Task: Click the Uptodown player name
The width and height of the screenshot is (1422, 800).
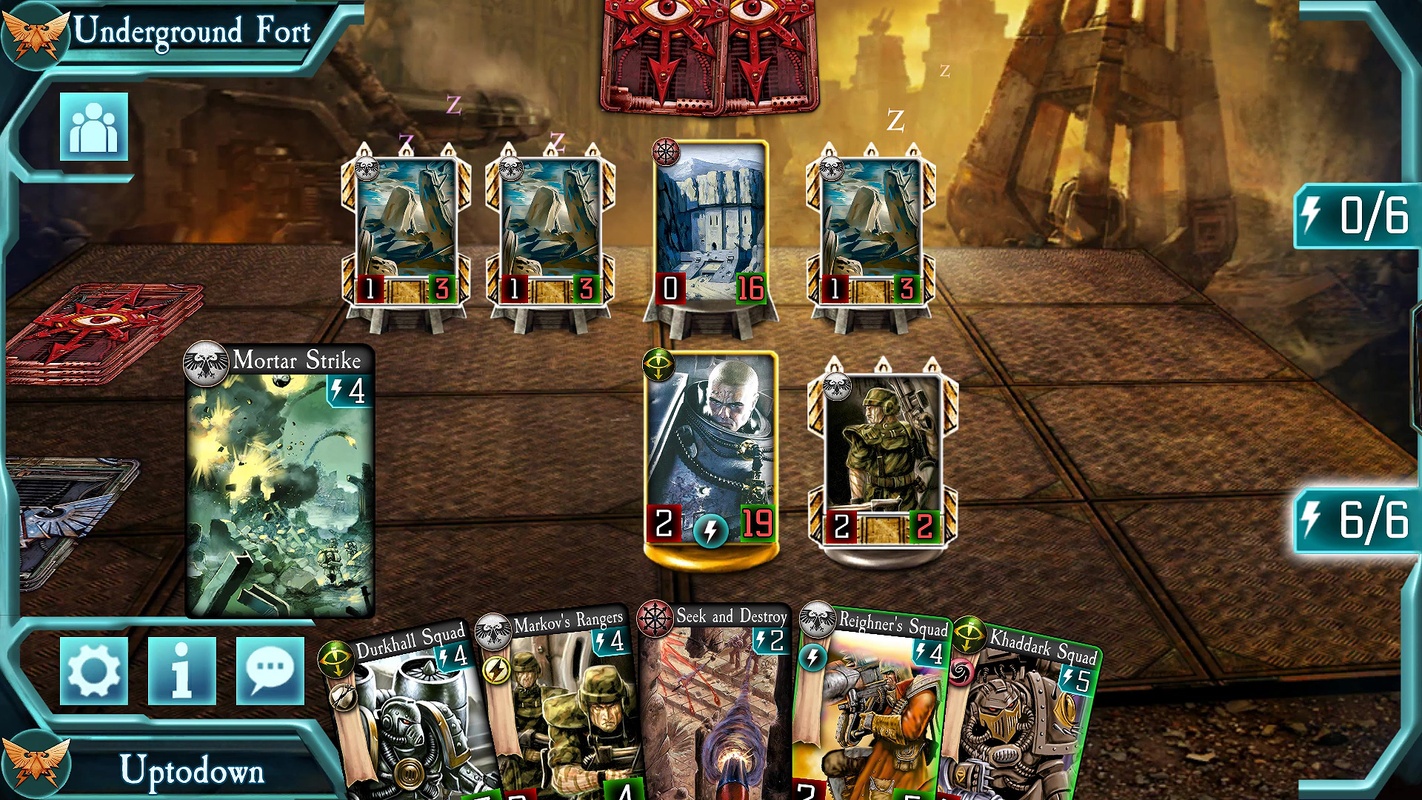Action: tap(192, 771)
